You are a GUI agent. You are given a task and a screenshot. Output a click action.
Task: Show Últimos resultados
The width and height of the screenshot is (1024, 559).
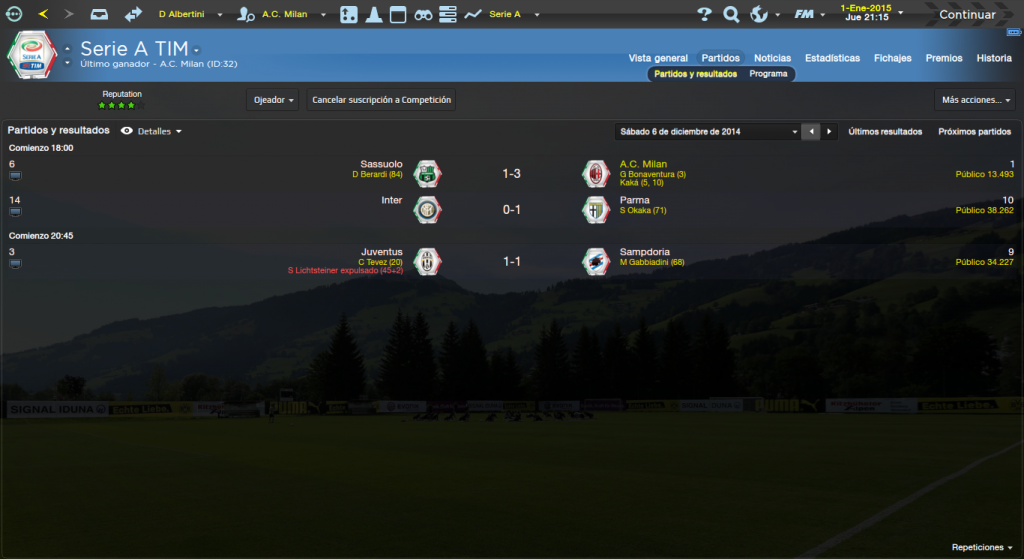(885, 131)
